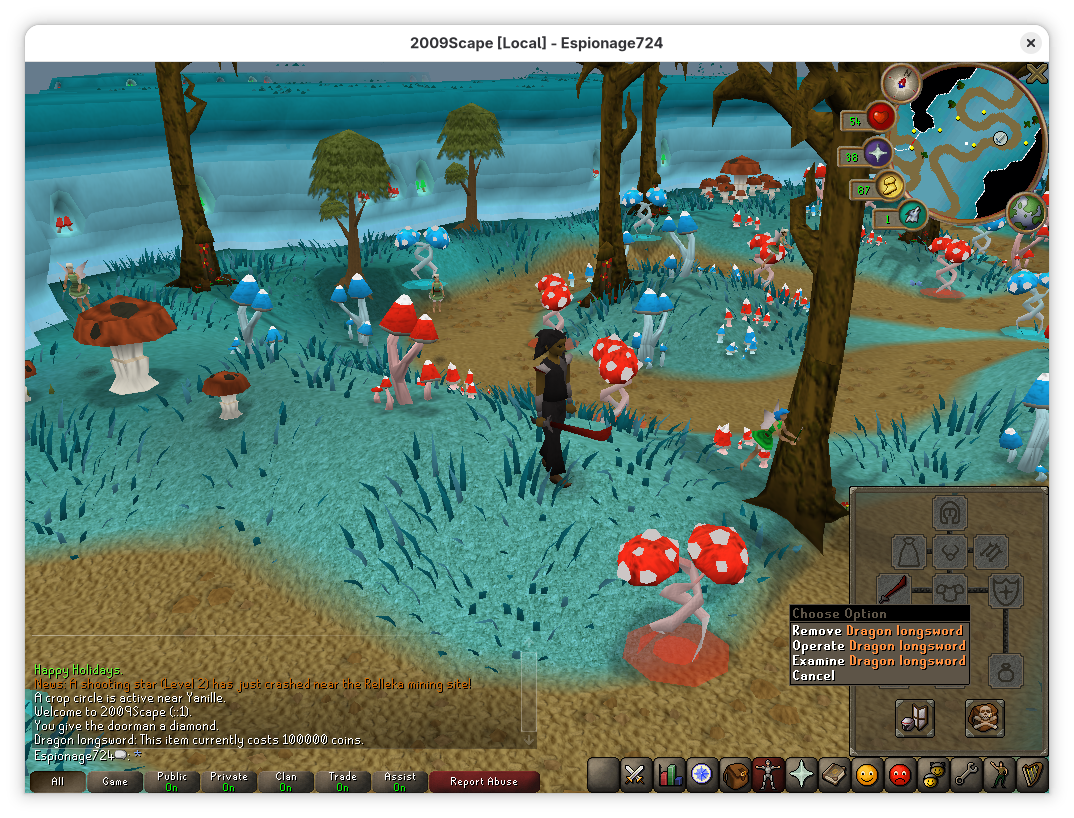The width and height of the screenshot is (1074, 818).
Task: Toggle run with the boot energy orb
Action: 888,186
